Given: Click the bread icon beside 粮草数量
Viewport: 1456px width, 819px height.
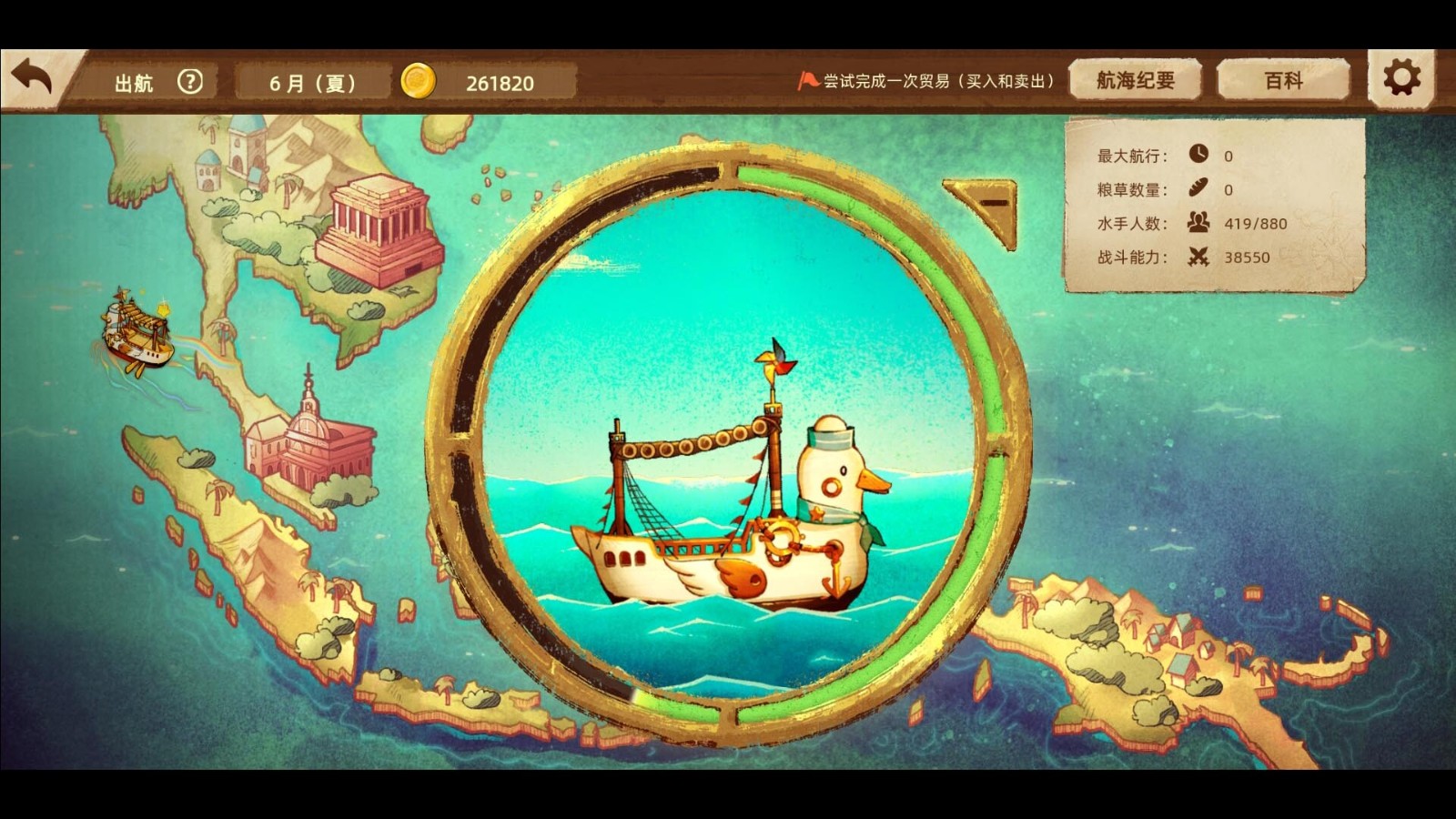Looking at the screenshot, I should tap(1198, 189).
